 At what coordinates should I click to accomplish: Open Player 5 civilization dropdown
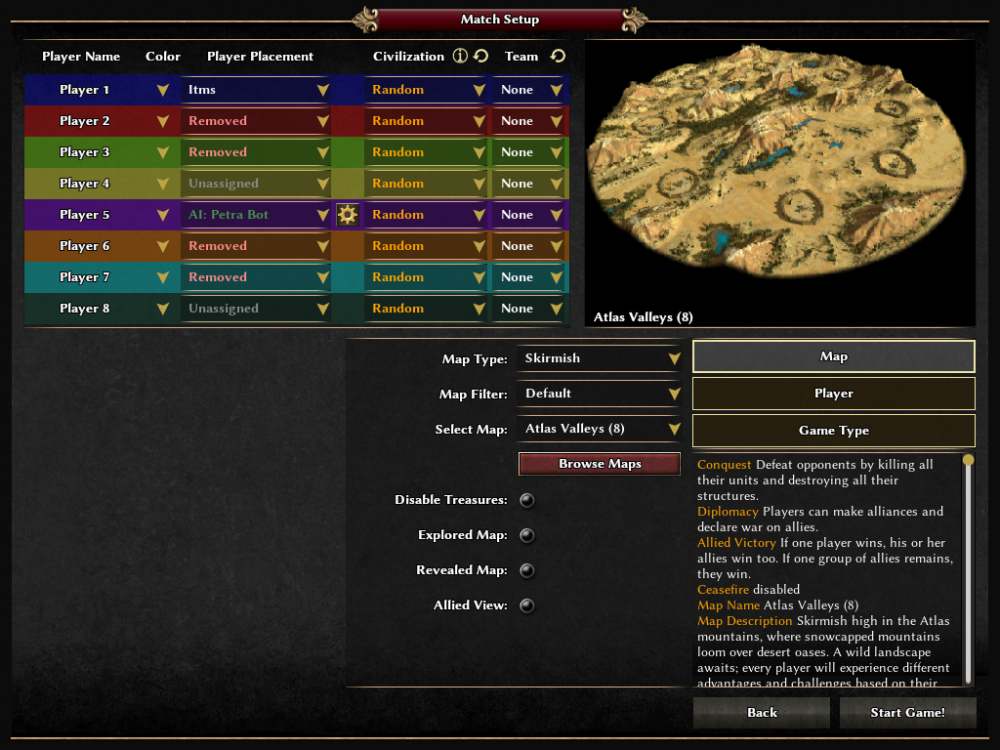coord(426,214)
